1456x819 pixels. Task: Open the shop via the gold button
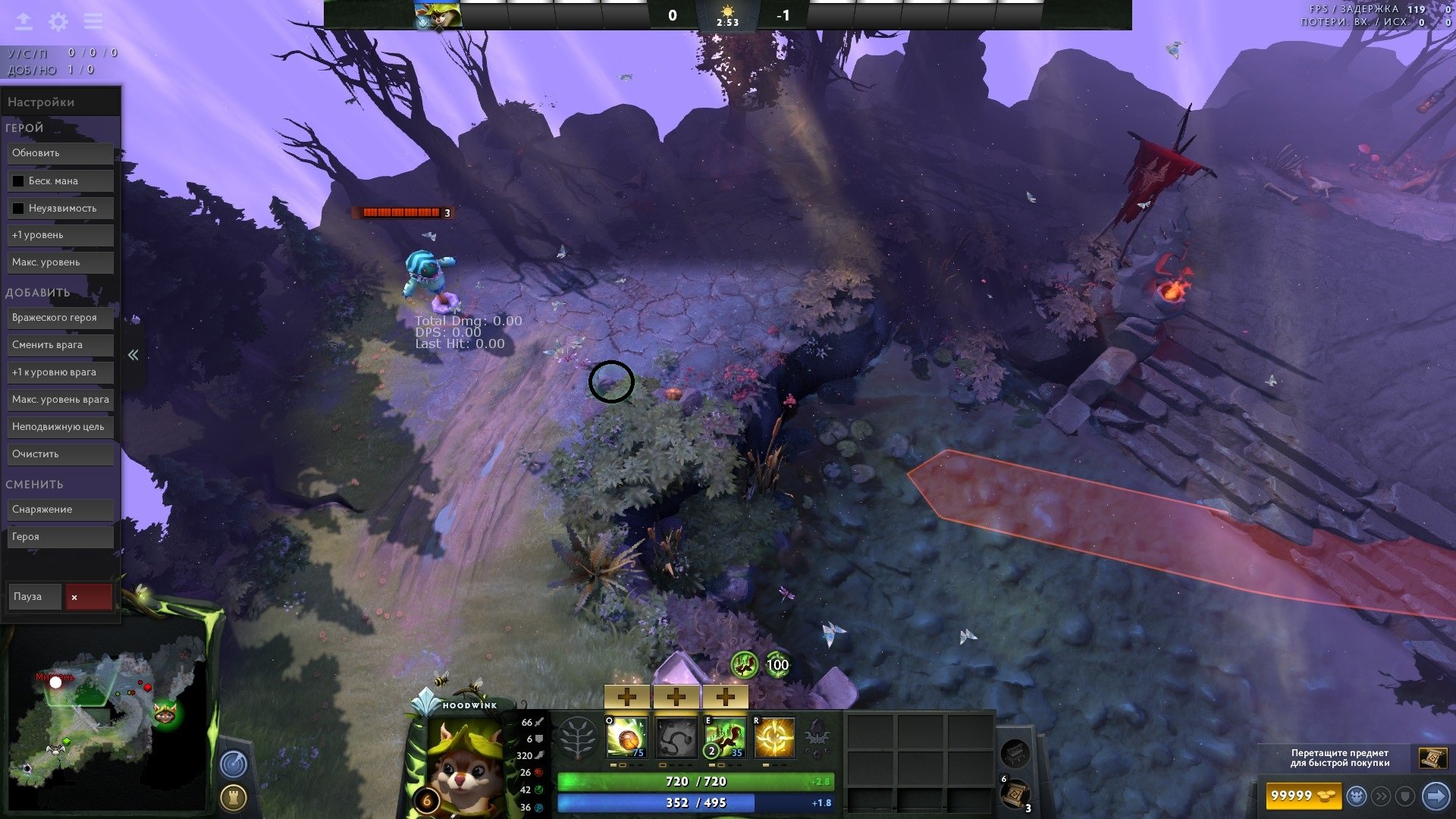1303,795
